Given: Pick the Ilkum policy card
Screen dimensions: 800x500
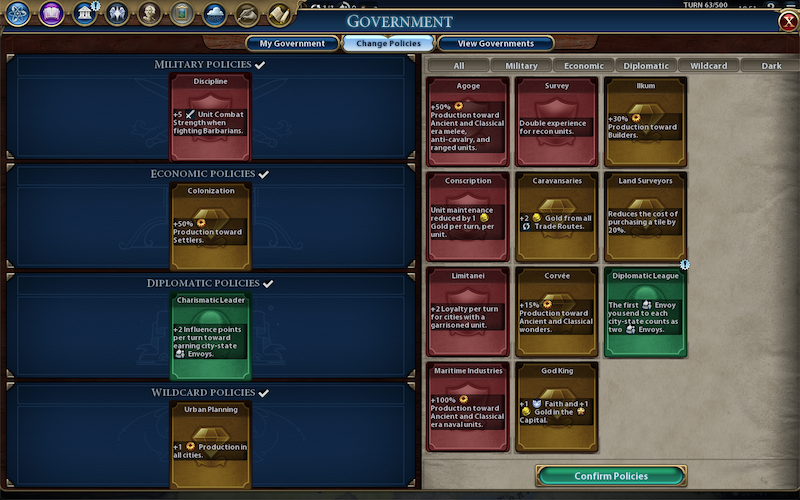Looking at the screenshot, I should [645, 122].
